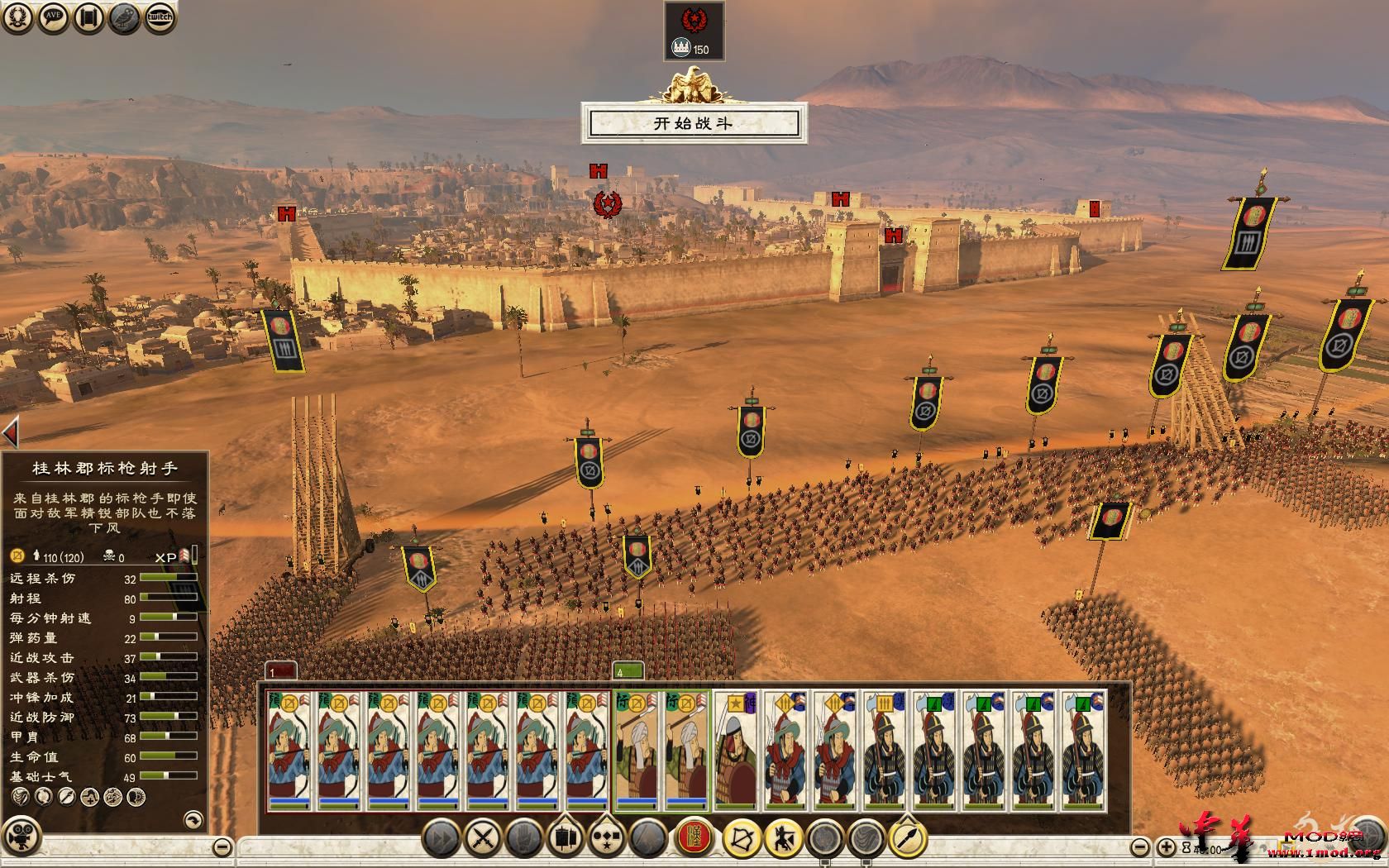Click the 开始战斗 start battle button
1389x868 pixels.
pos(693,124)
